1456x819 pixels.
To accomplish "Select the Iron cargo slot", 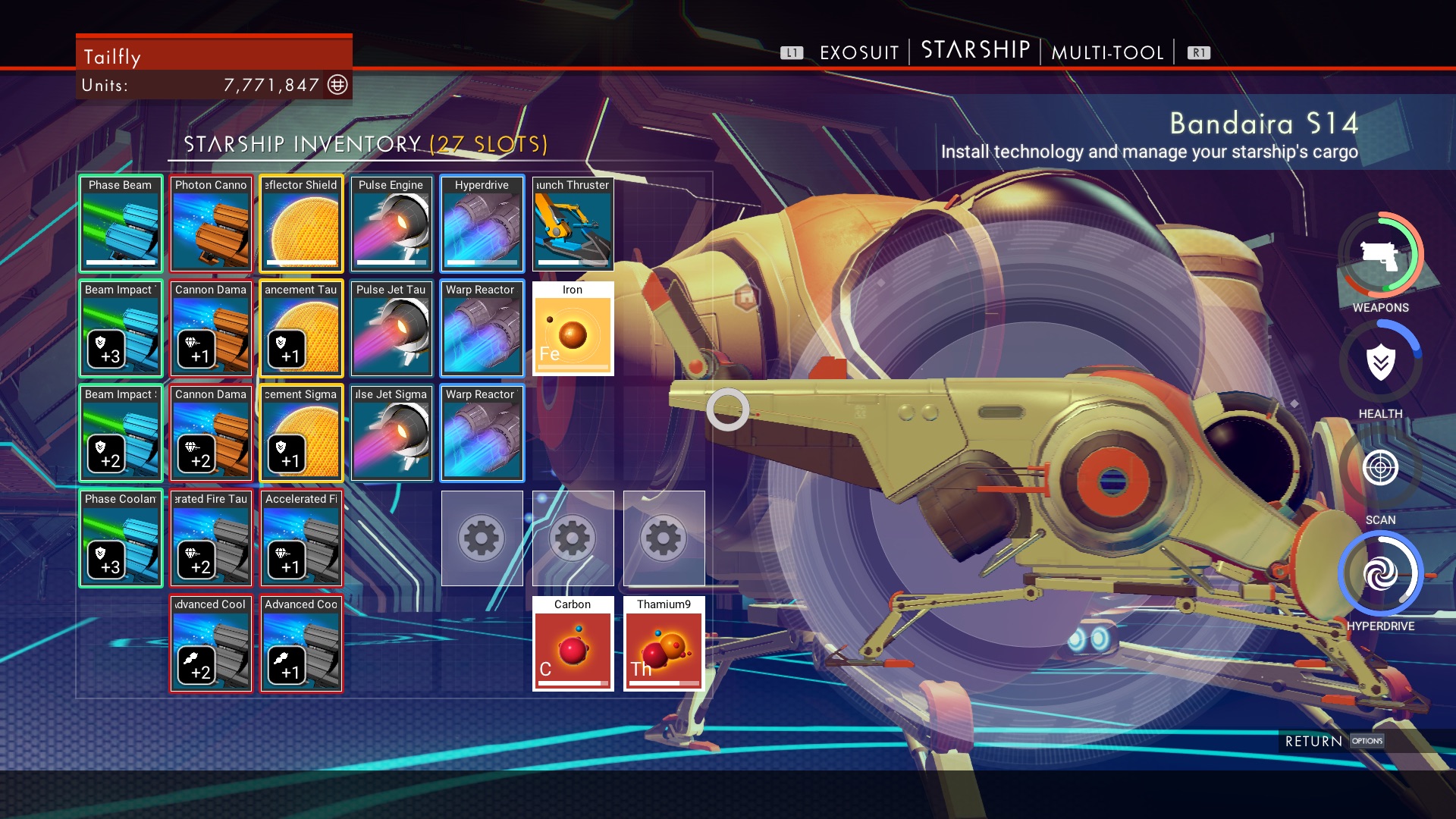I will [573, 328].
